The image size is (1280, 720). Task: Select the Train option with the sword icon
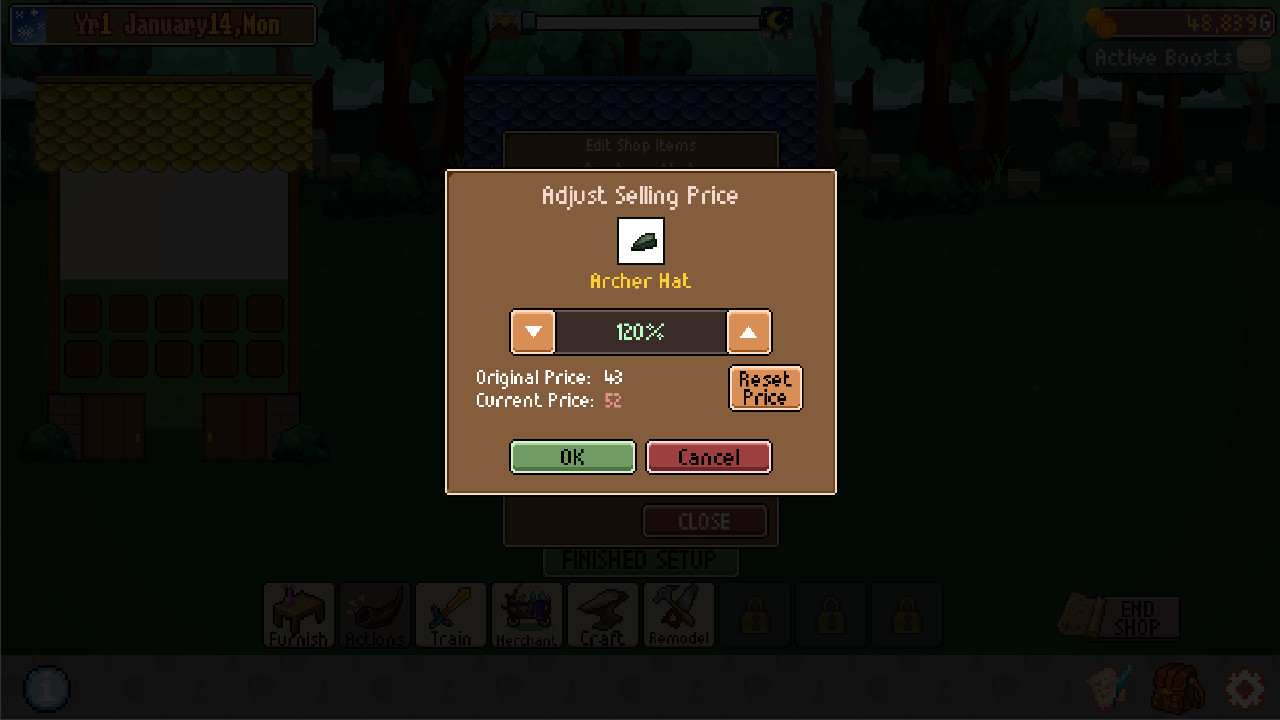[x=450, y=615]
